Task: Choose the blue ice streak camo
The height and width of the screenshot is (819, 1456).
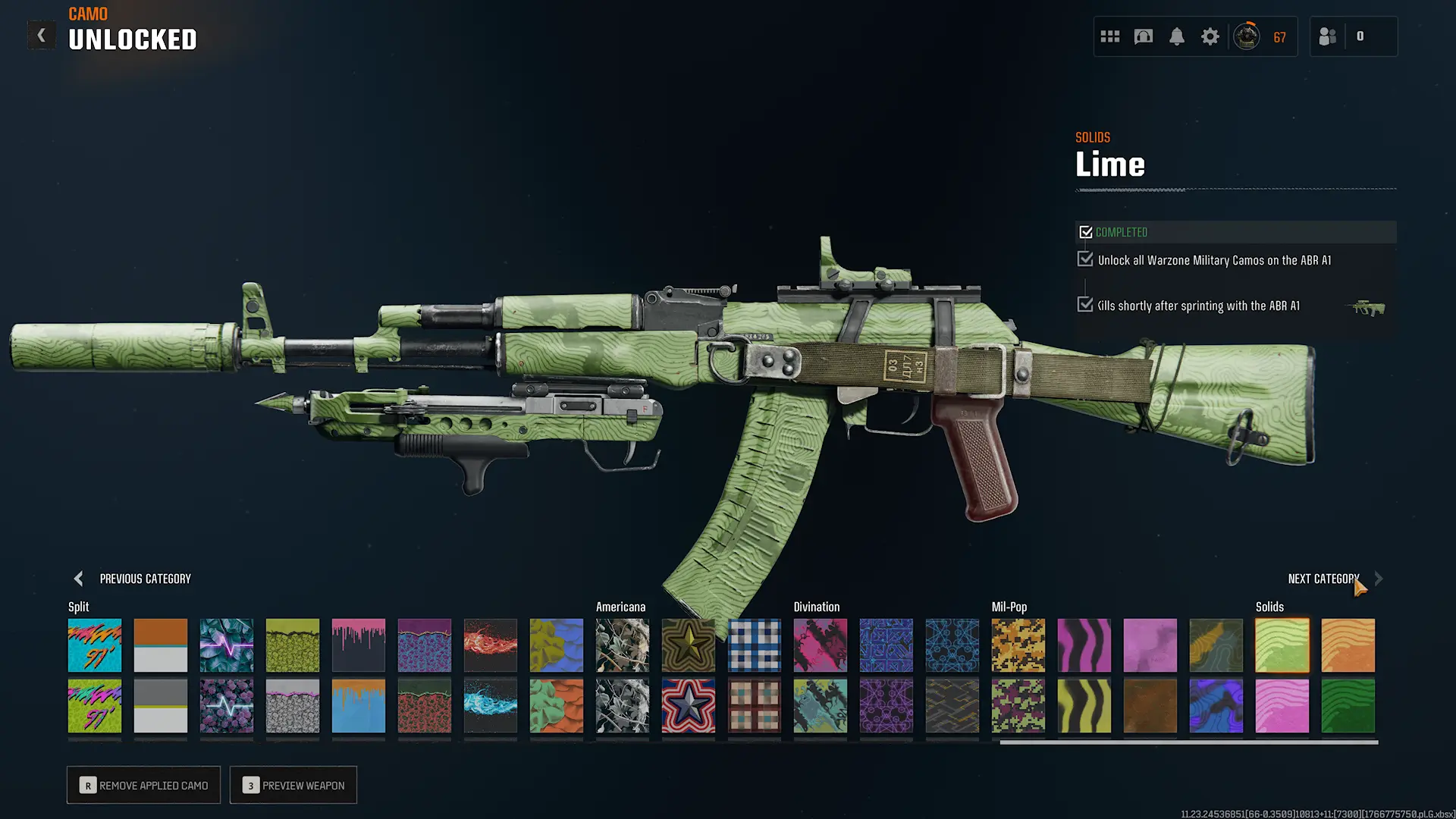Action: (x=490, y=706)
